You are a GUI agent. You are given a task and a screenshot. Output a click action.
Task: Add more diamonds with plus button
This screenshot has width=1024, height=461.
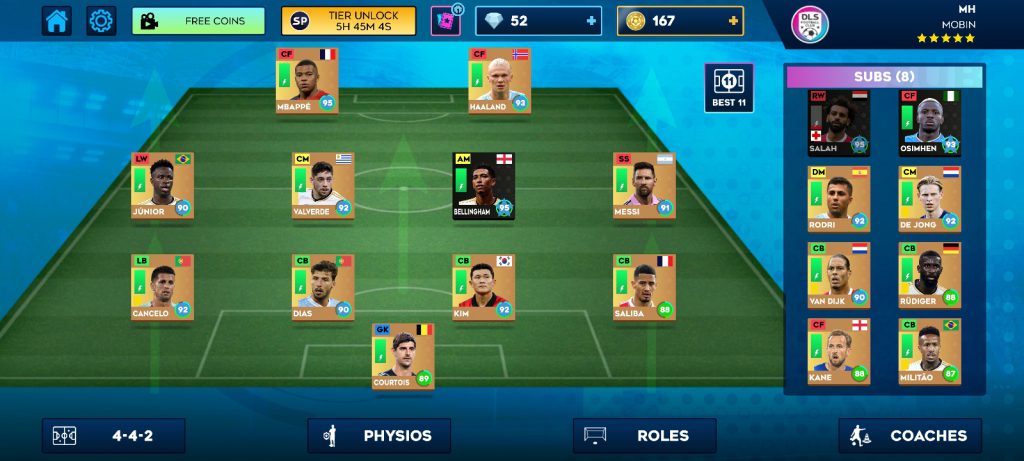tap(592, 21)
